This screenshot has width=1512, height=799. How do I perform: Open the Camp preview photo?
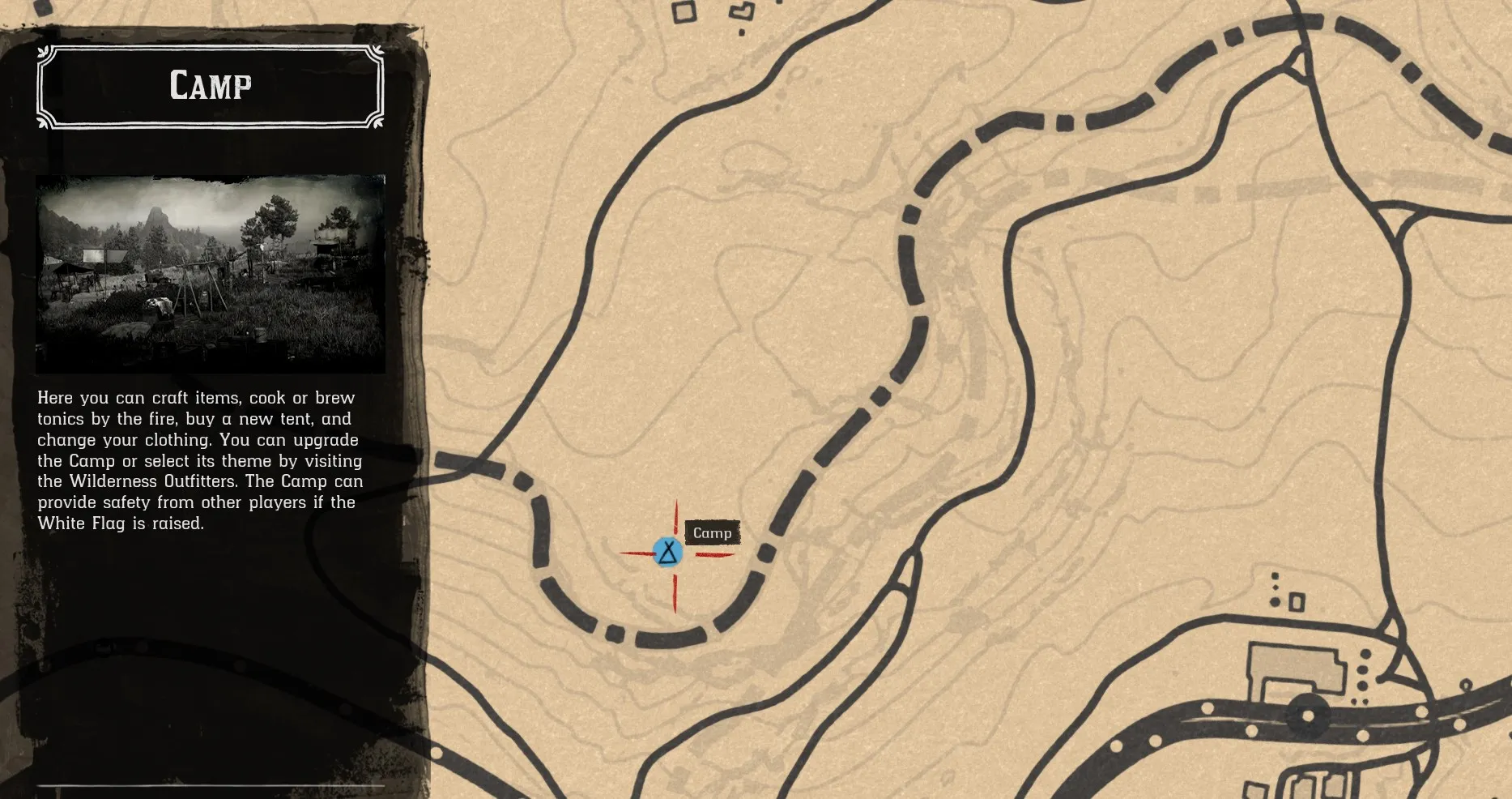(x=211, y=271)
